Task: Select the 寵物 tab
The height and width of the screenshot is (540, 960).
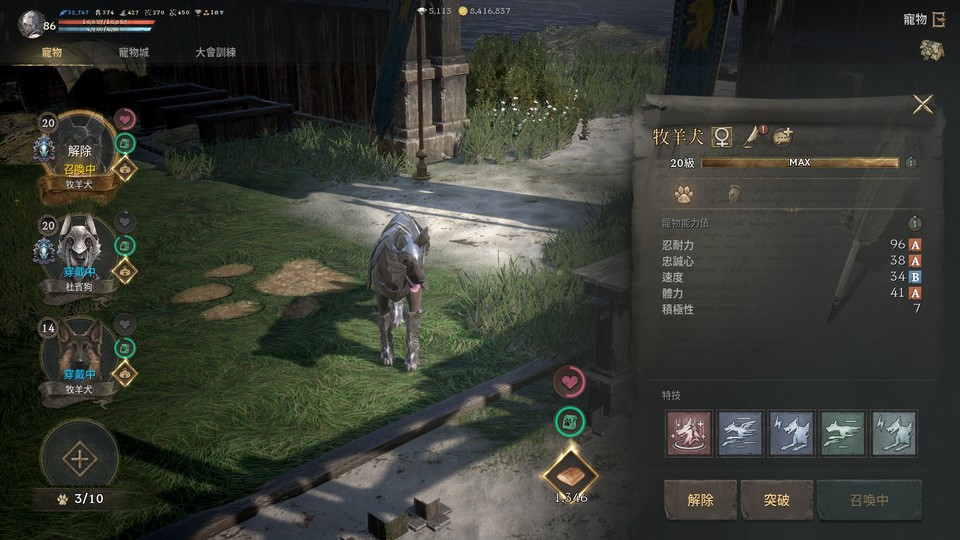Action: 52,52
